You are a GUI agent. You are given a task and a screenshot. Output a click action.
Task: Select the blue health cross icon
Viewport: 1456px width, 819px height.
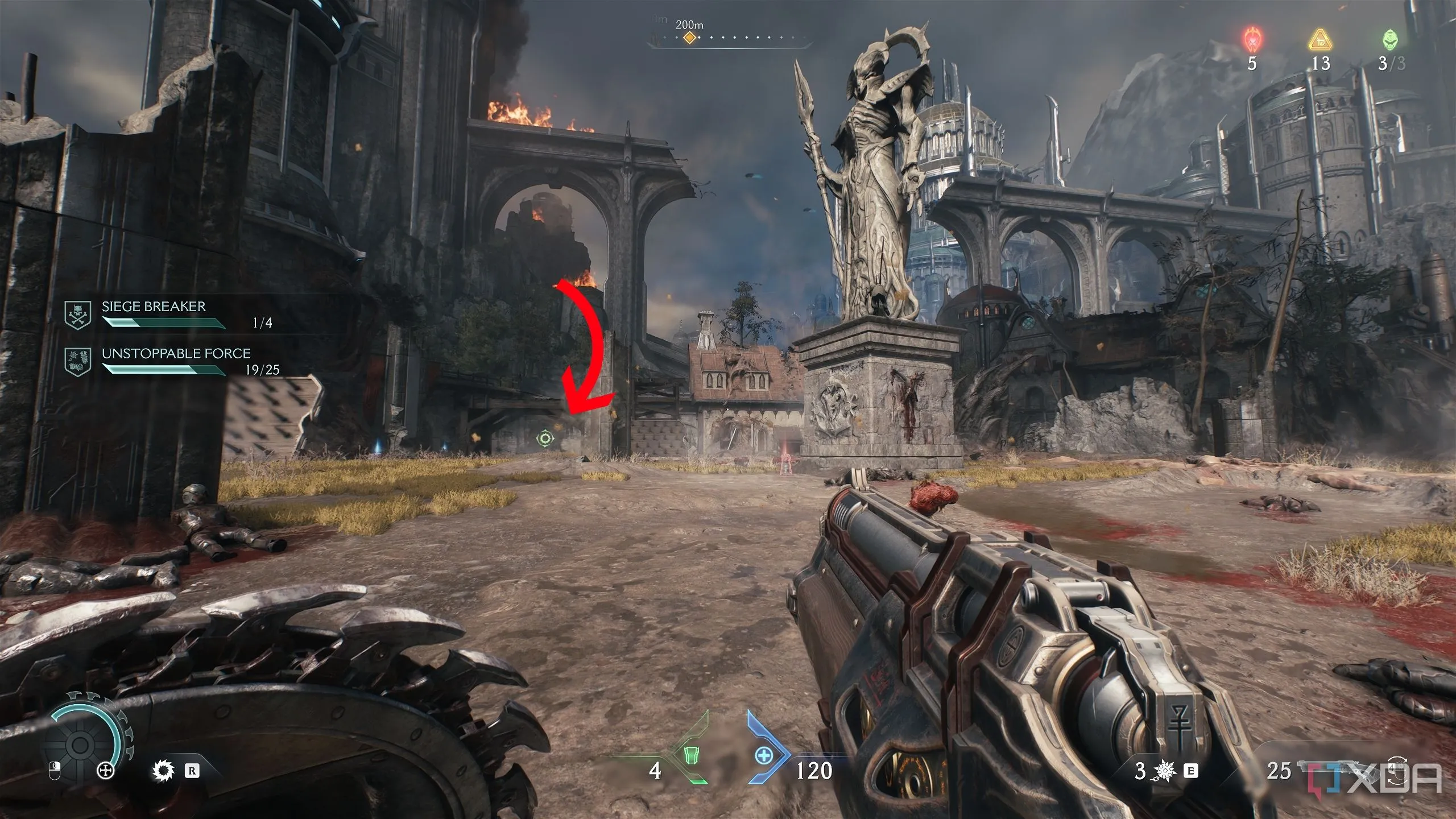pos(763,755)
